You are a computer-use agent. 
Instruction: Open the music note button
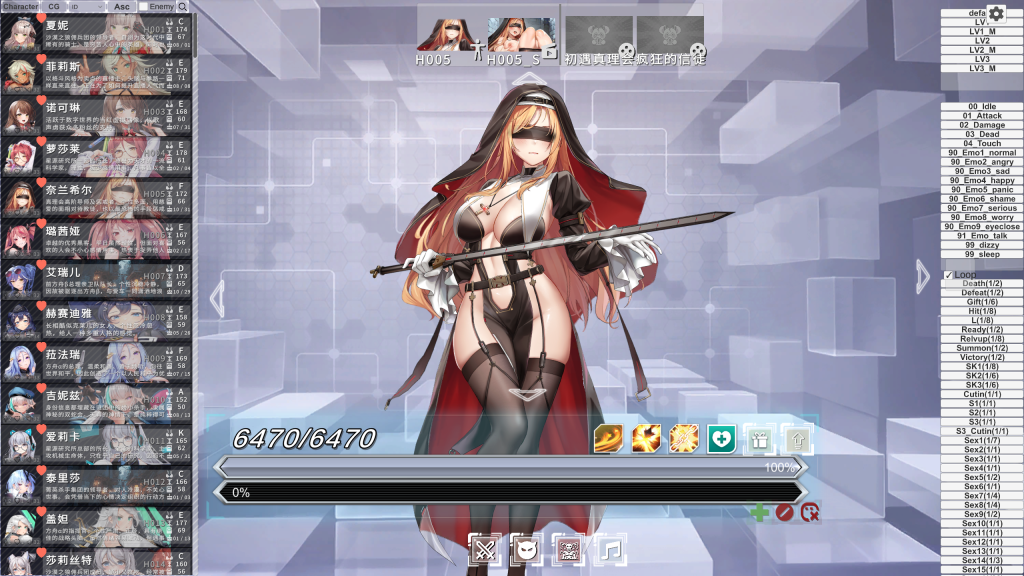[x=610, y=548]
